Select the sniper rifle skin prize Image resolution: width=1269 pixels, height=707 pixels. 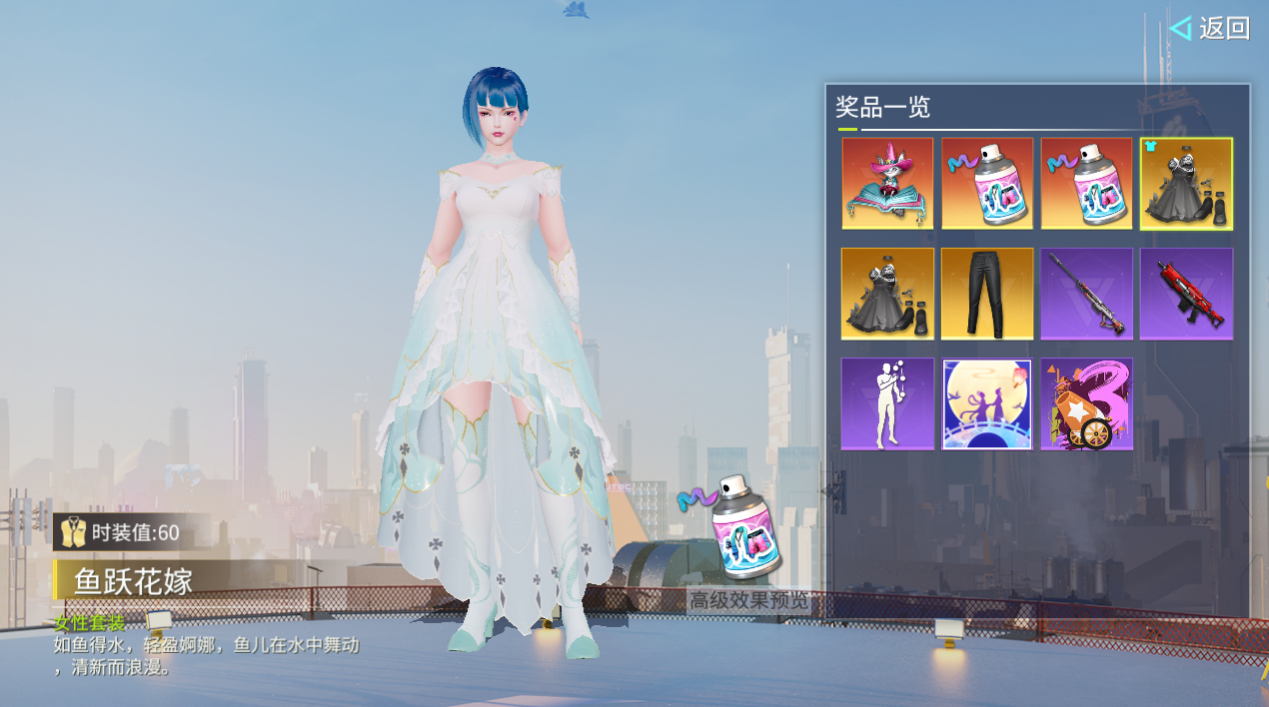1087,294
